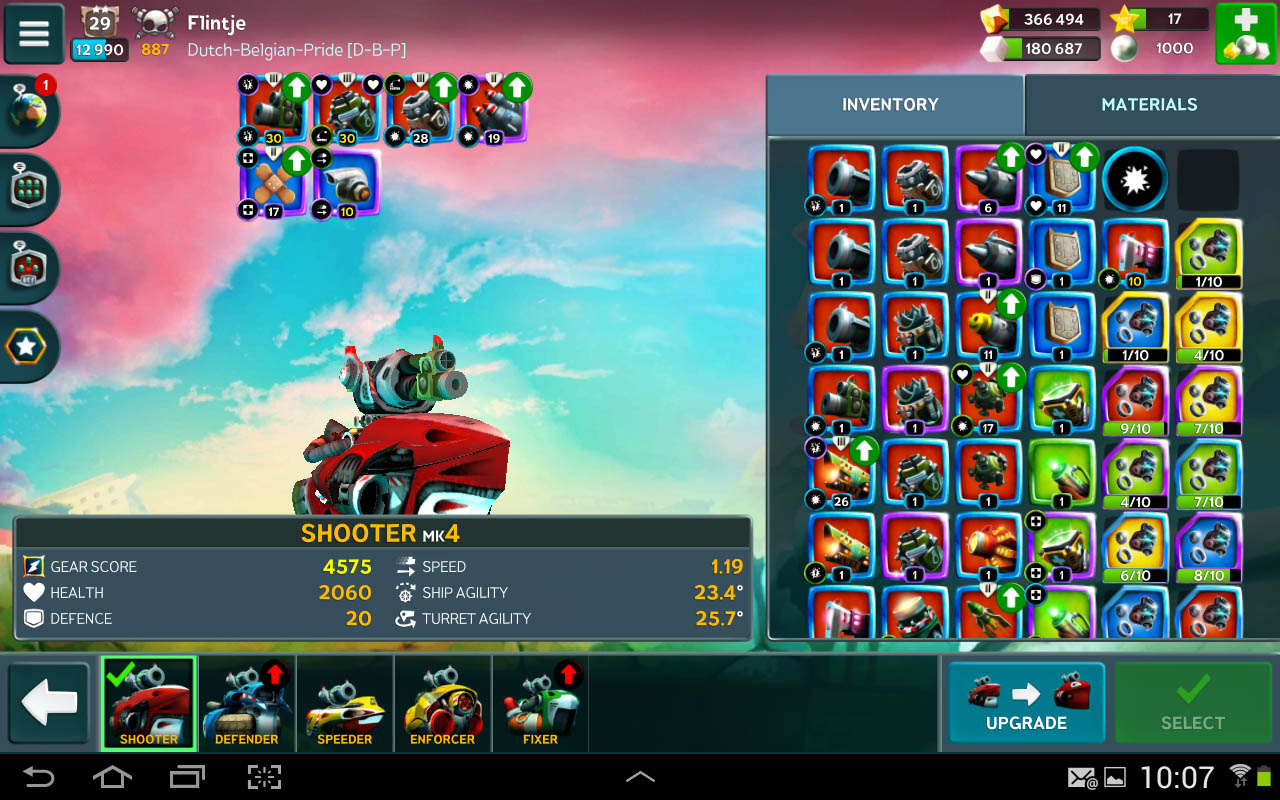The image size is (1280, 800).
Task: Confirm ship with the Select button
Action: click(1192, 702)
